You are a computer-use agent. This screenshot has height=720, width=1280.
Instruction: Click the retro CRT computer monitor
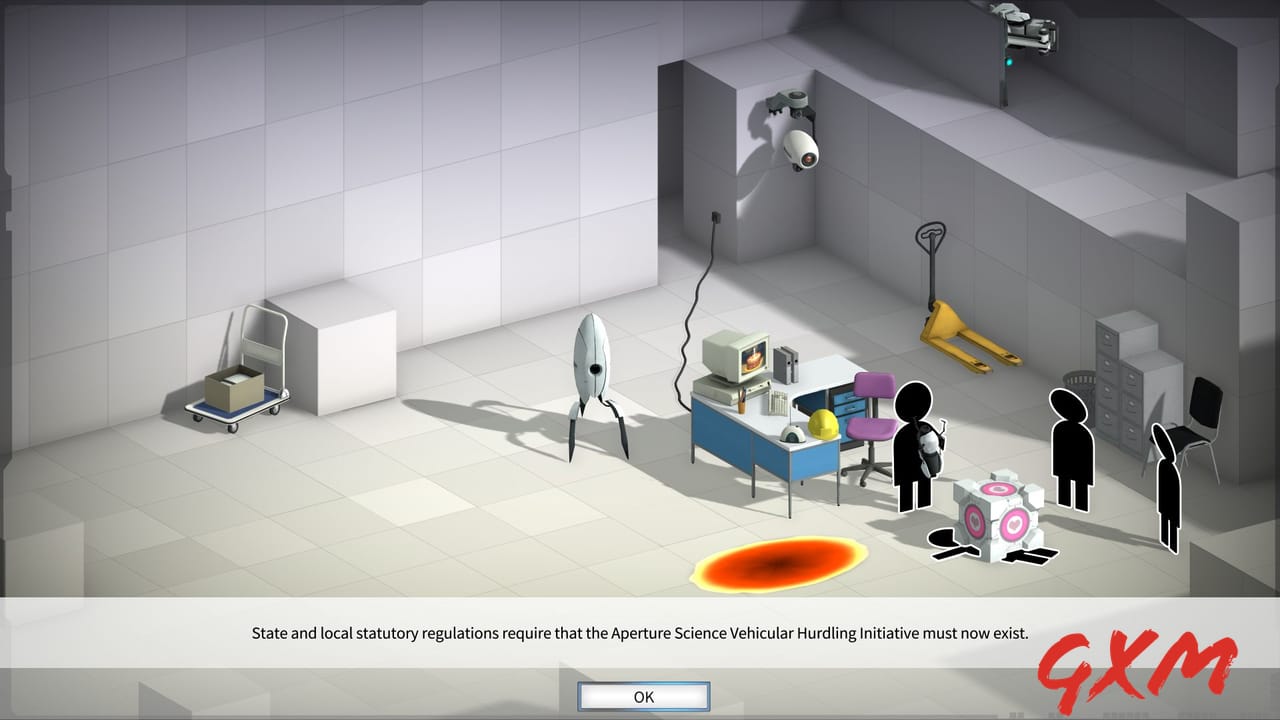[735, 355]
